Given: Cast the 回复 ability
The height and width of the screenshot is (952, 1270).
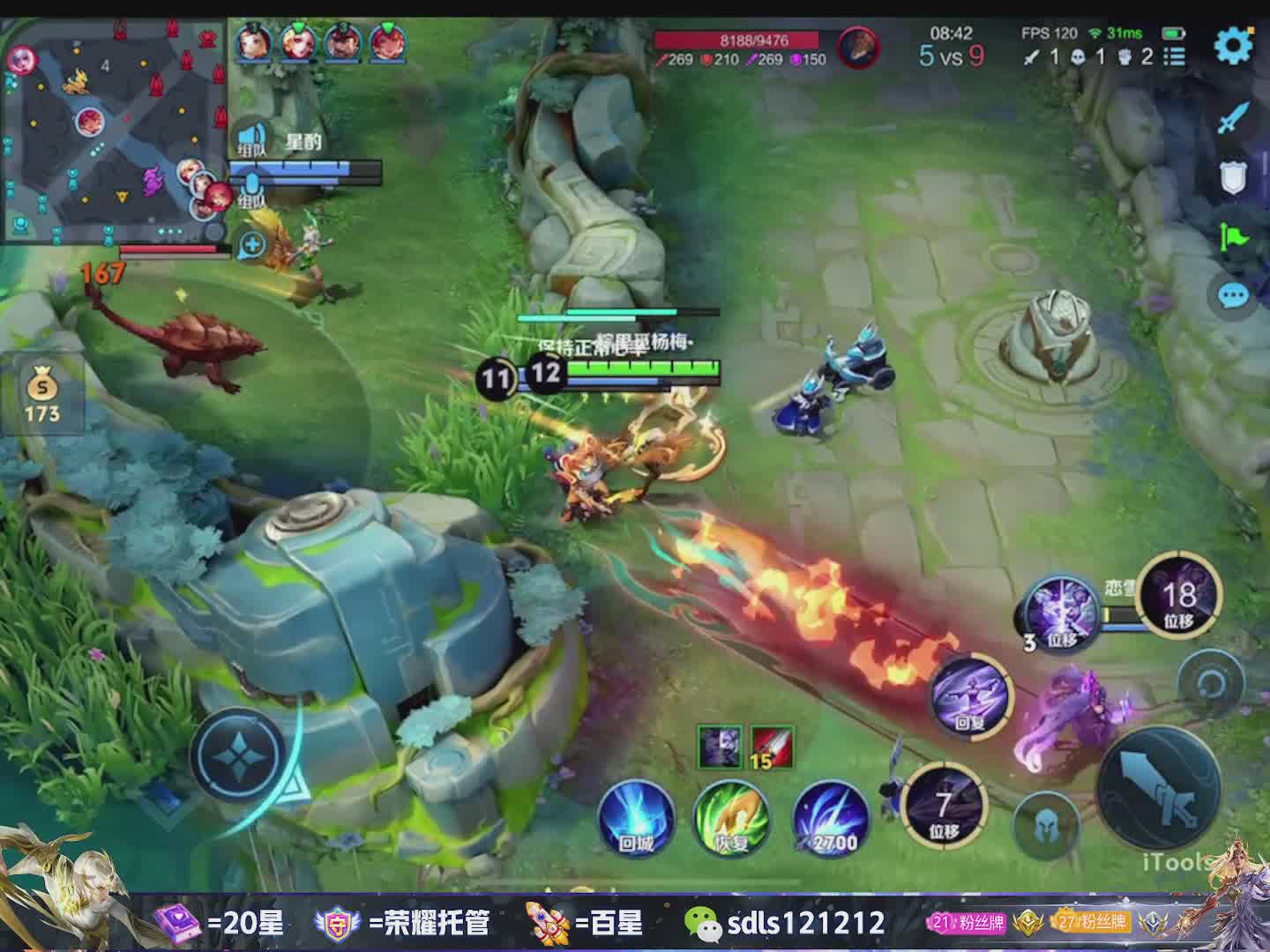Looking at the screenshot, I should (972, 696).
